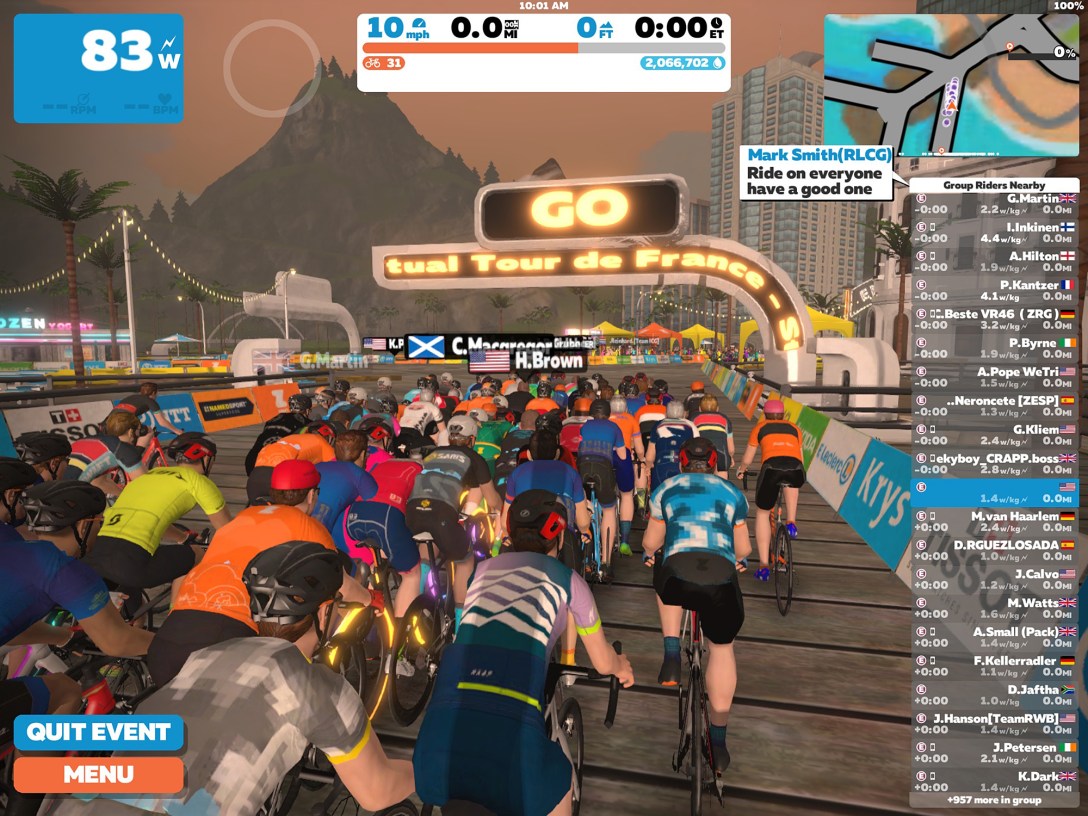Choose J.Calvo from the rider list
This screenshot has height=816, width=1088.
pyautogui.click(x=994, y=580)
